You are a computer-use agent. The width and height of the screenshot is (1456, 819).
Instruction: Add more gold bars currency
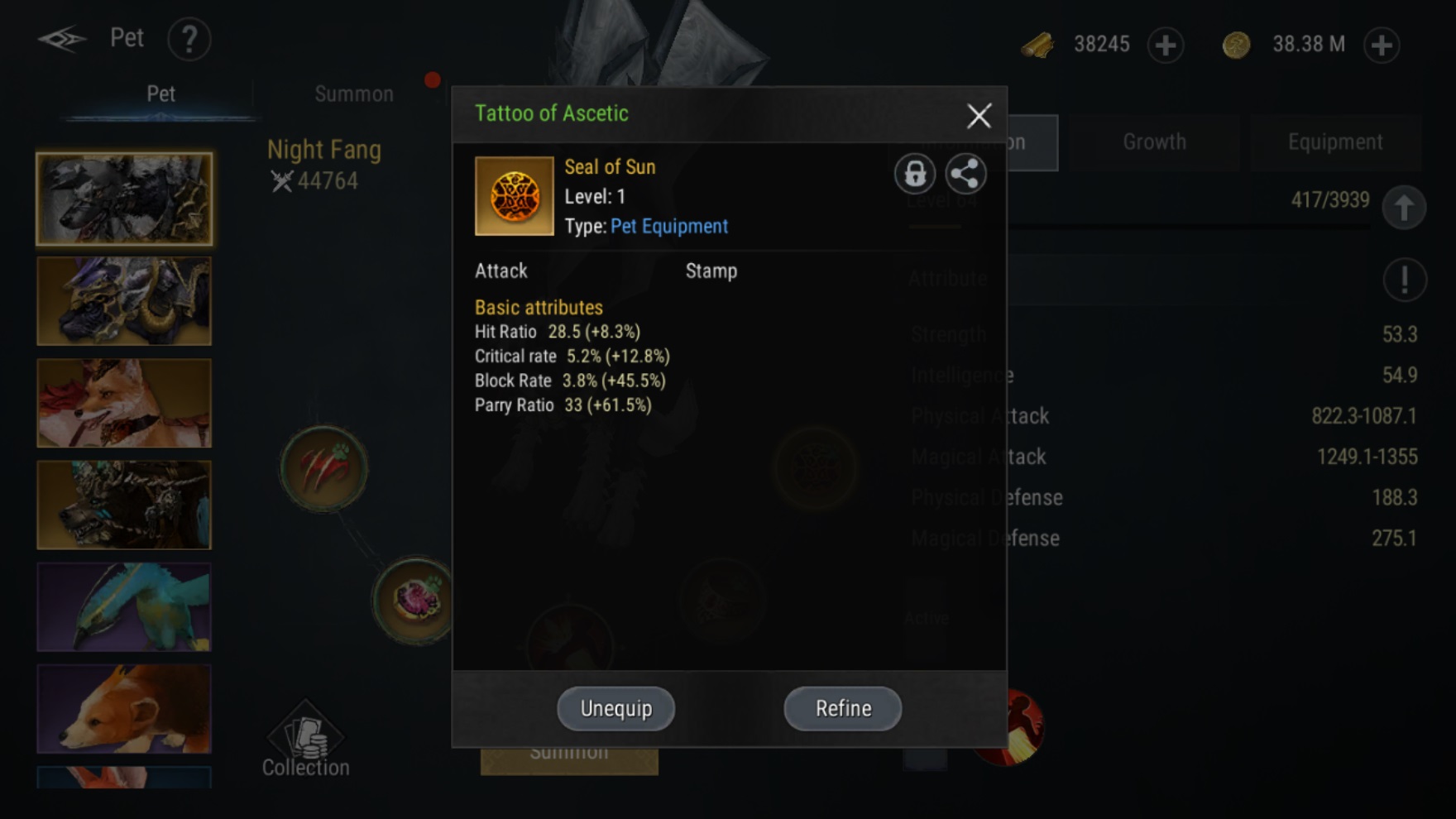[x=1165, y=45]
